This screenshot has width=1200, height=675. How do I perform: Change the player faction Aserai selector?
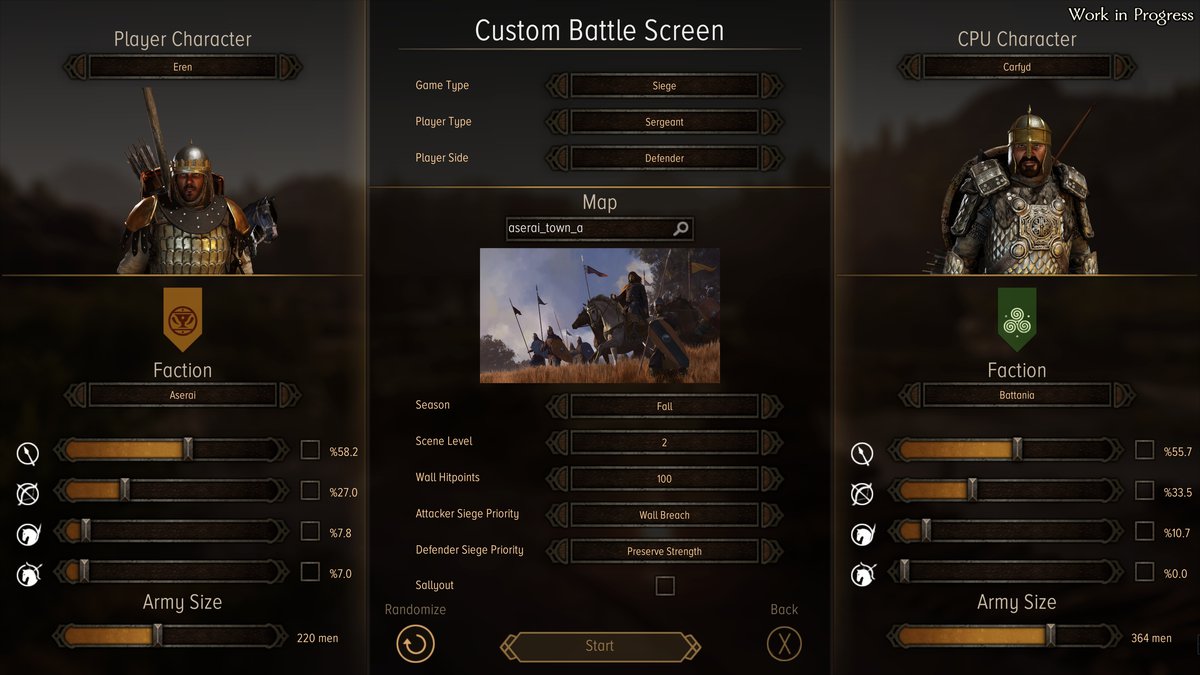coord(182,395)
